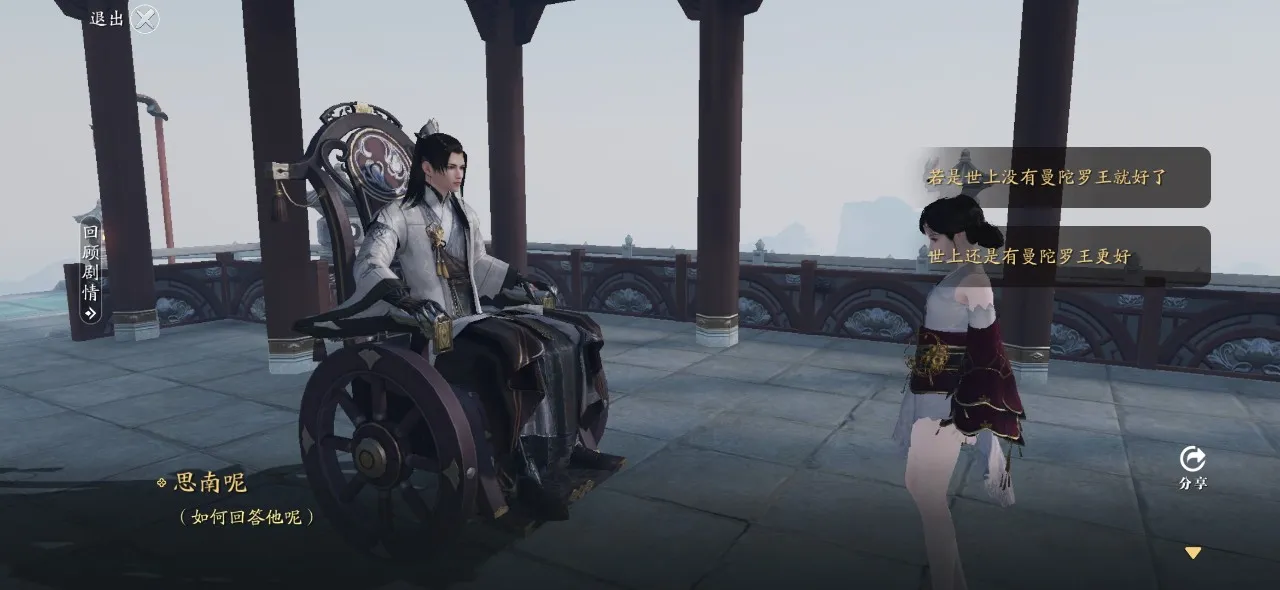
Task: Open the 回顾剧情 story review panel
Action: coord(91,267)
